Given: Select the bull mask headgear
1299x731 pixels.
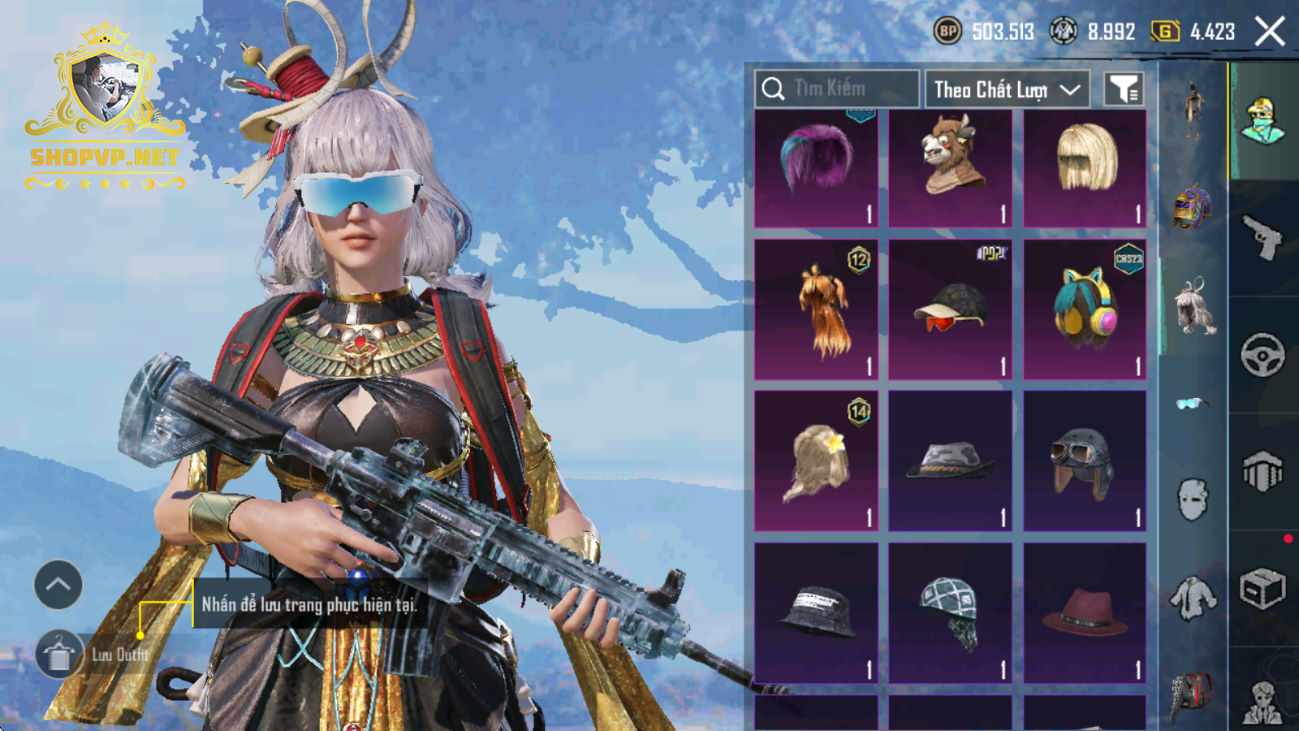Looking at the screenshot, I should click(x=950, y=168).
